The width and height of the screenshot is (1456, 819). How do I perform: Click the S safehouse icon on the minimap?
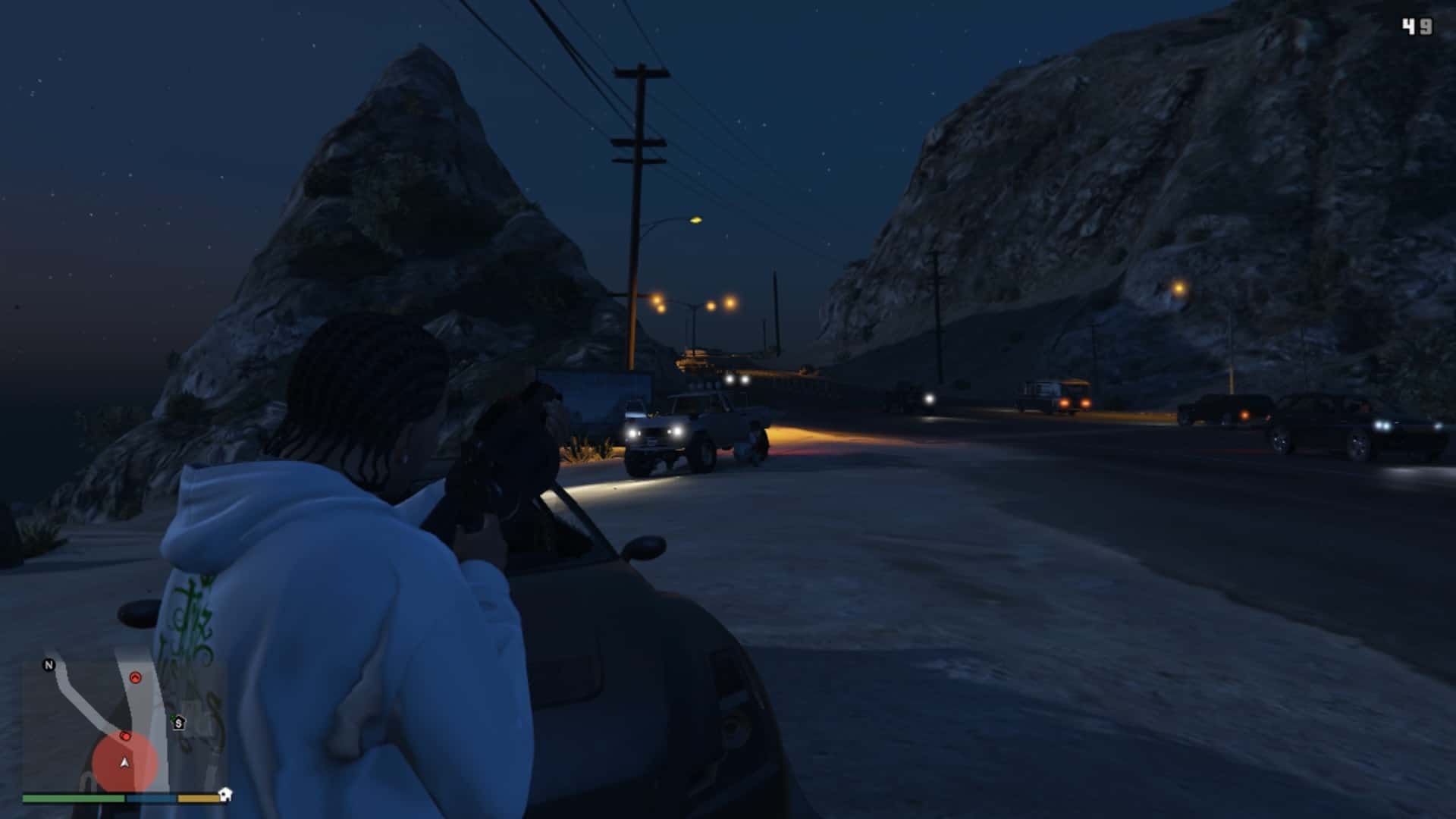pyautogui.click(x=179, y=723)
